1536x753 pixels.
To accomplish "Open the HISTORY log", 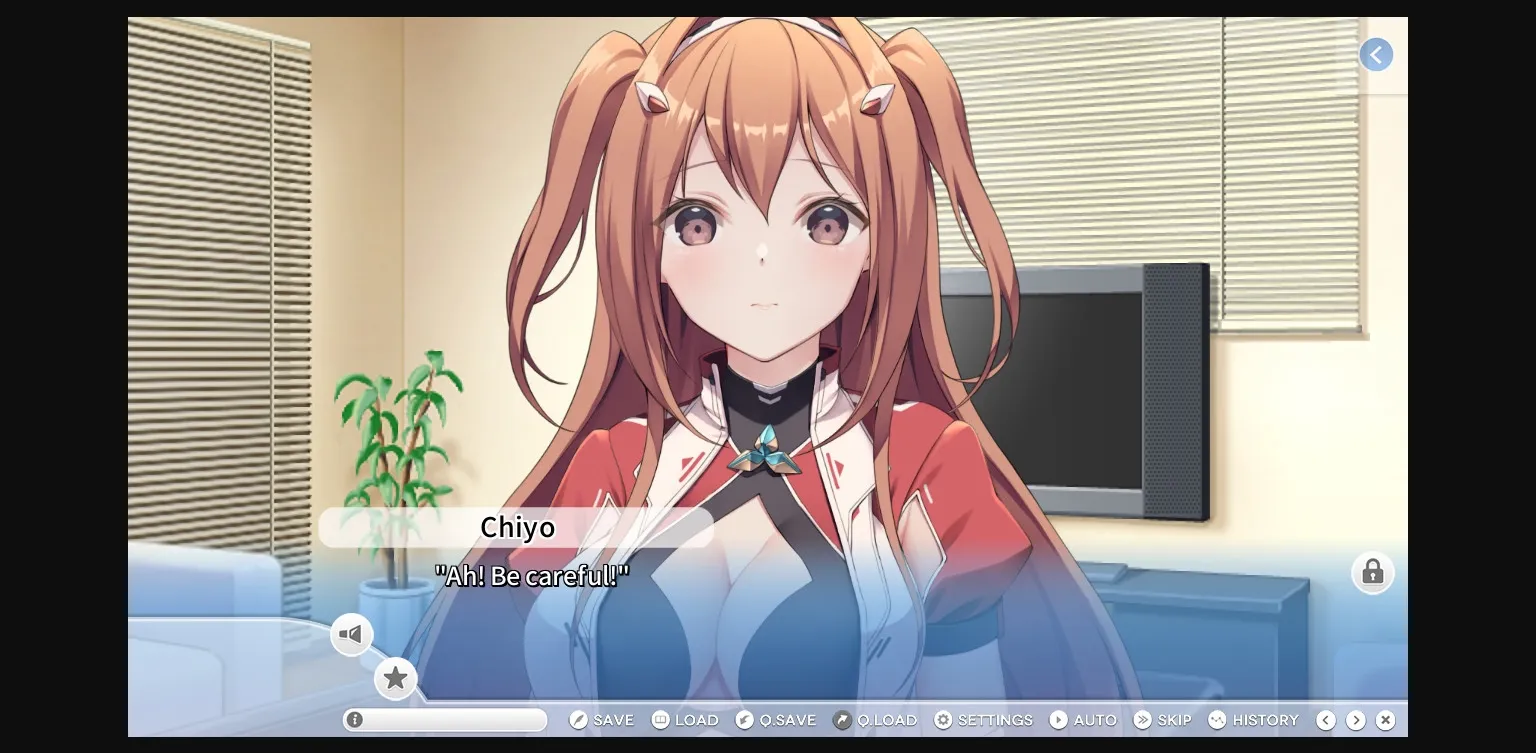I will [x=1255, y=719].
